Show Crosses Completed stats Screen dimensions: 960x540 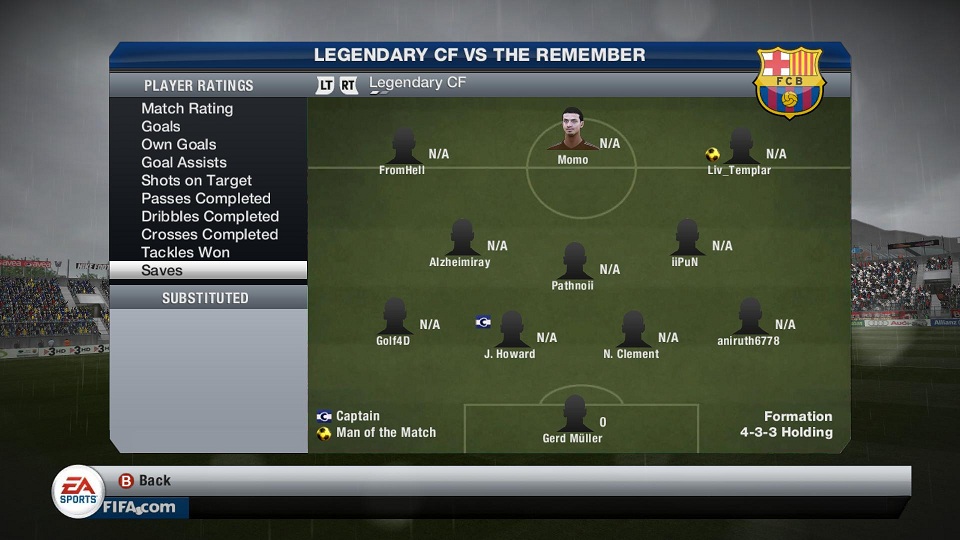pos(209,235)
